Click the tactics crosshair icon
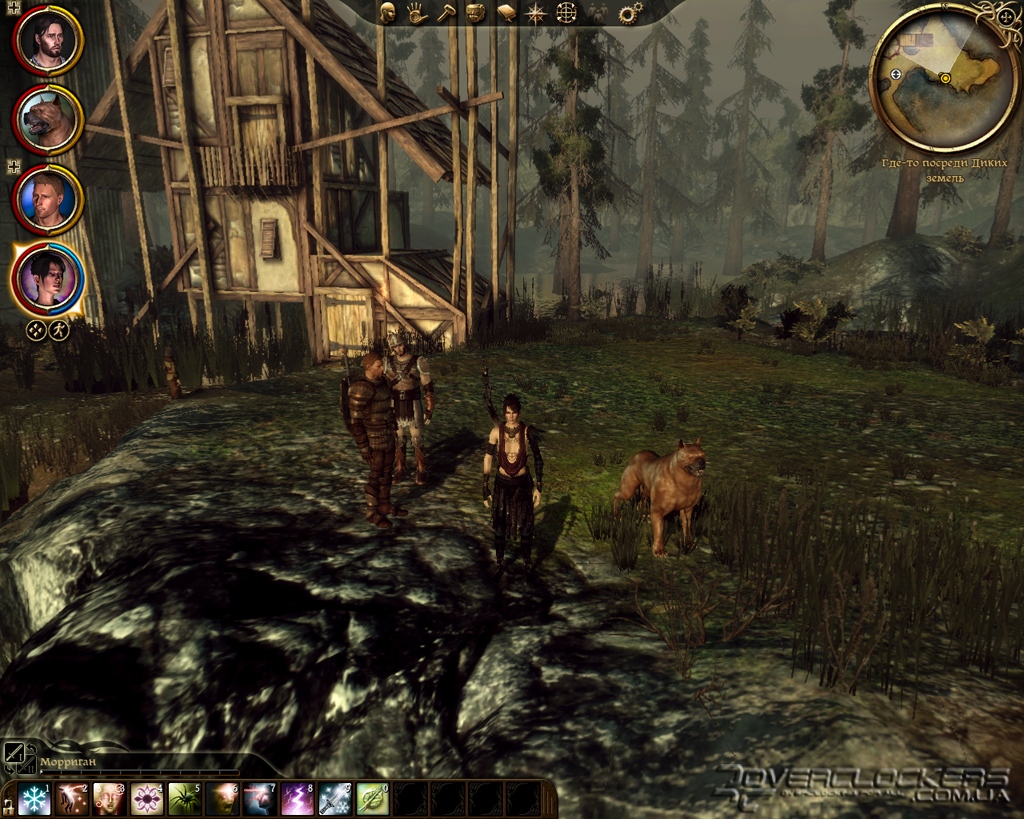Screen dimensions: 1024x819 (x=566, y=13)
